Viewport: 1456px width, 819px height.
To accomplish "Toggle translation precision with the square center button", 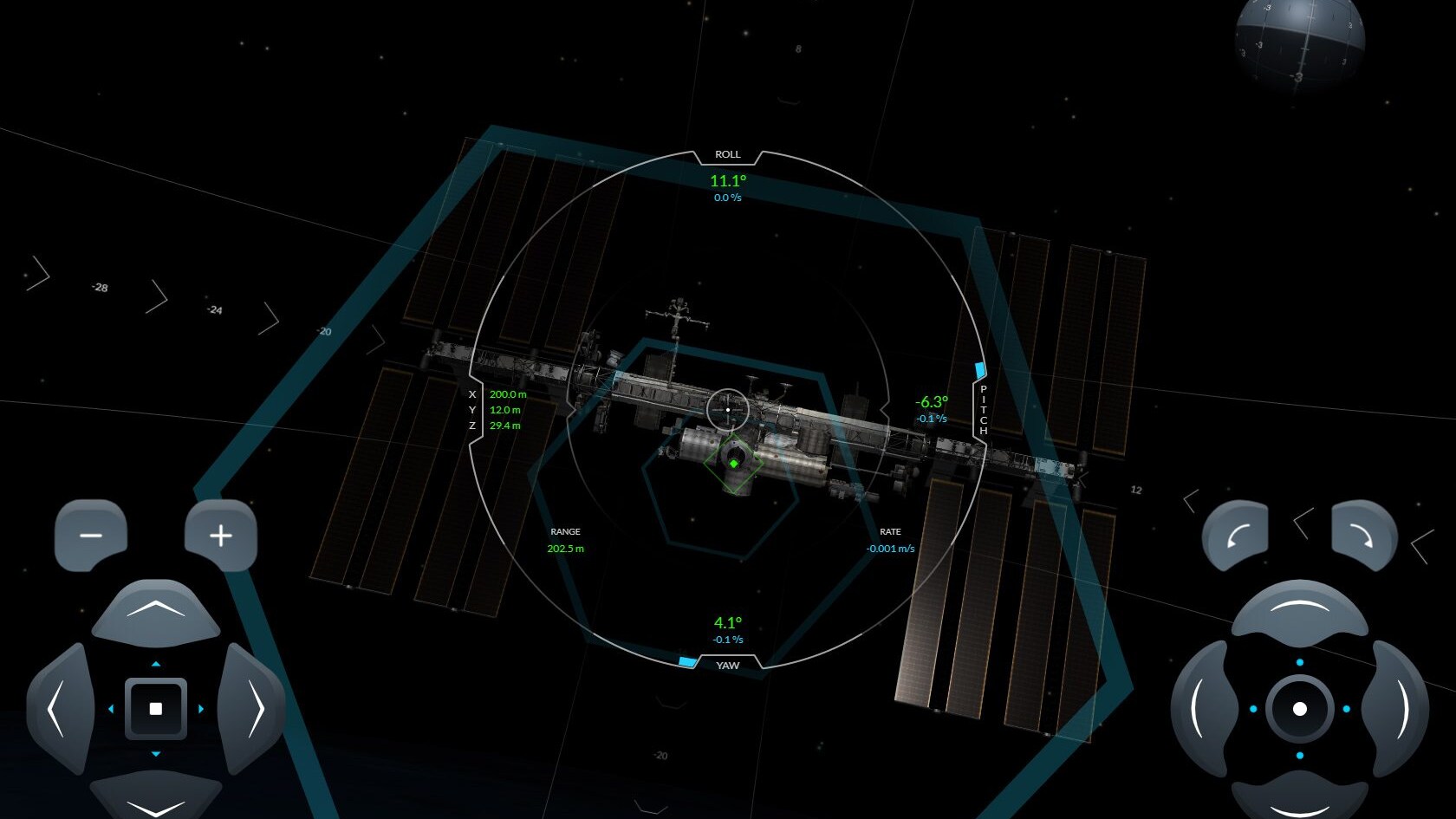I will 156,709.
